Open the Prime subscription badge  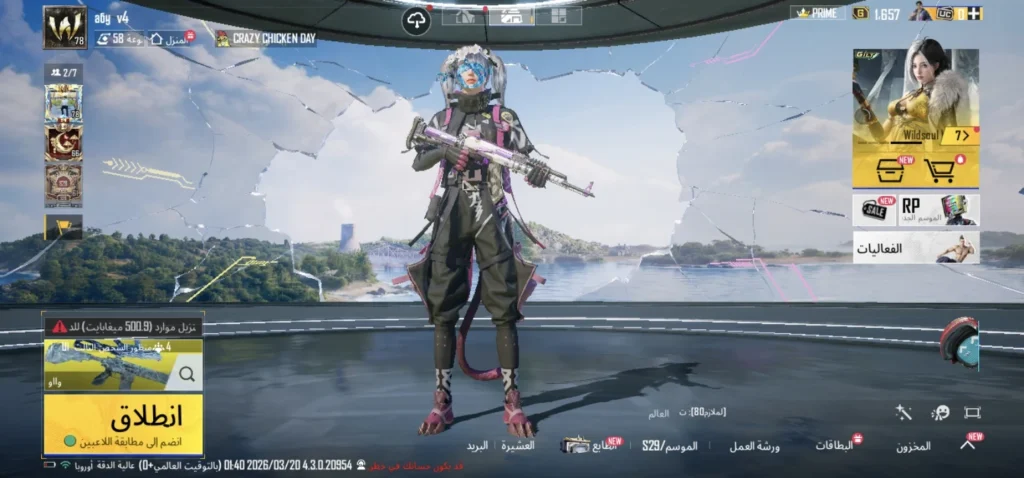click(817, 13)
